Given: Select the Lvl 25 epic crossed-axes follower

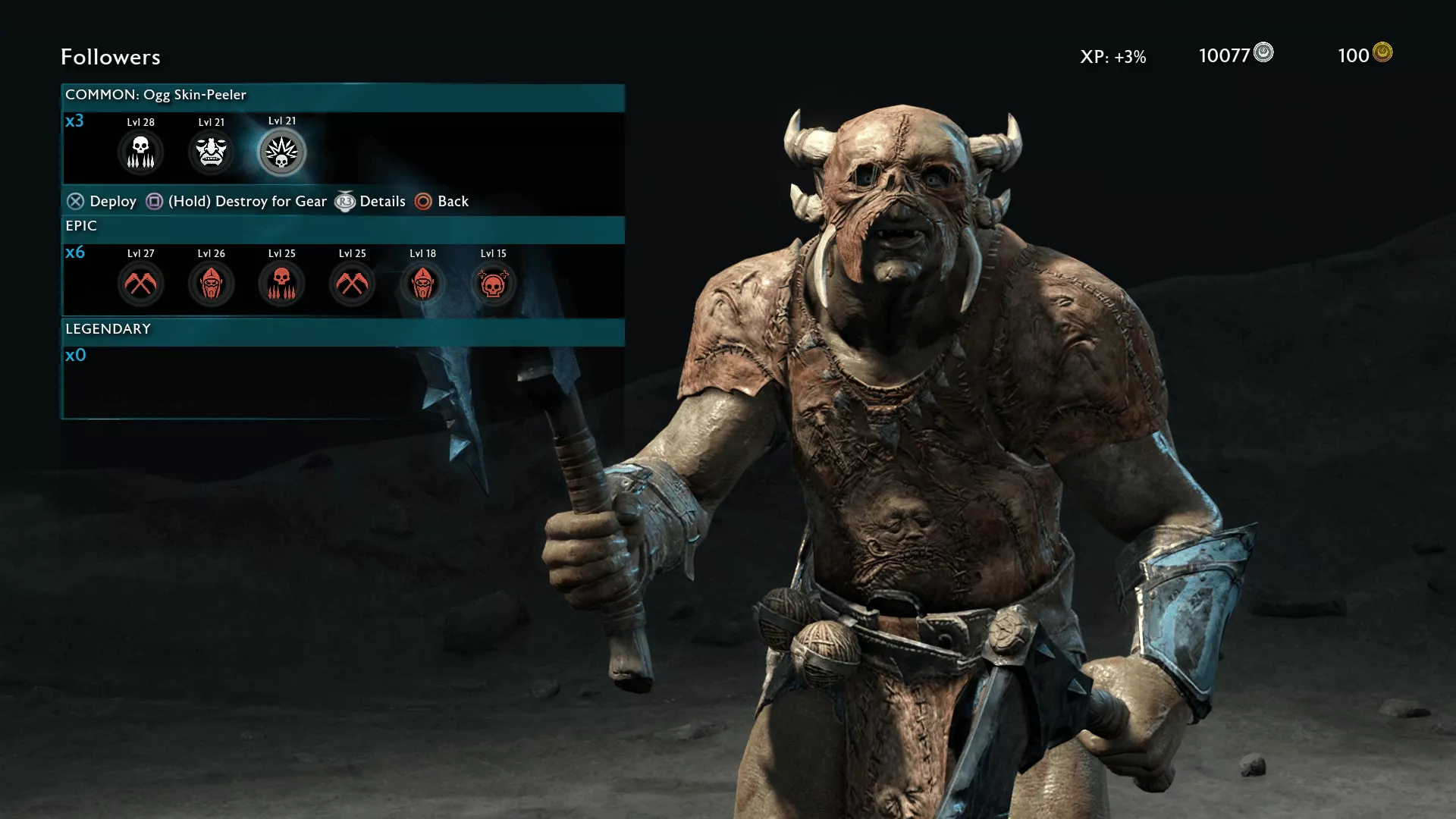Looking at the screenshot, I should tap(352, 284).
